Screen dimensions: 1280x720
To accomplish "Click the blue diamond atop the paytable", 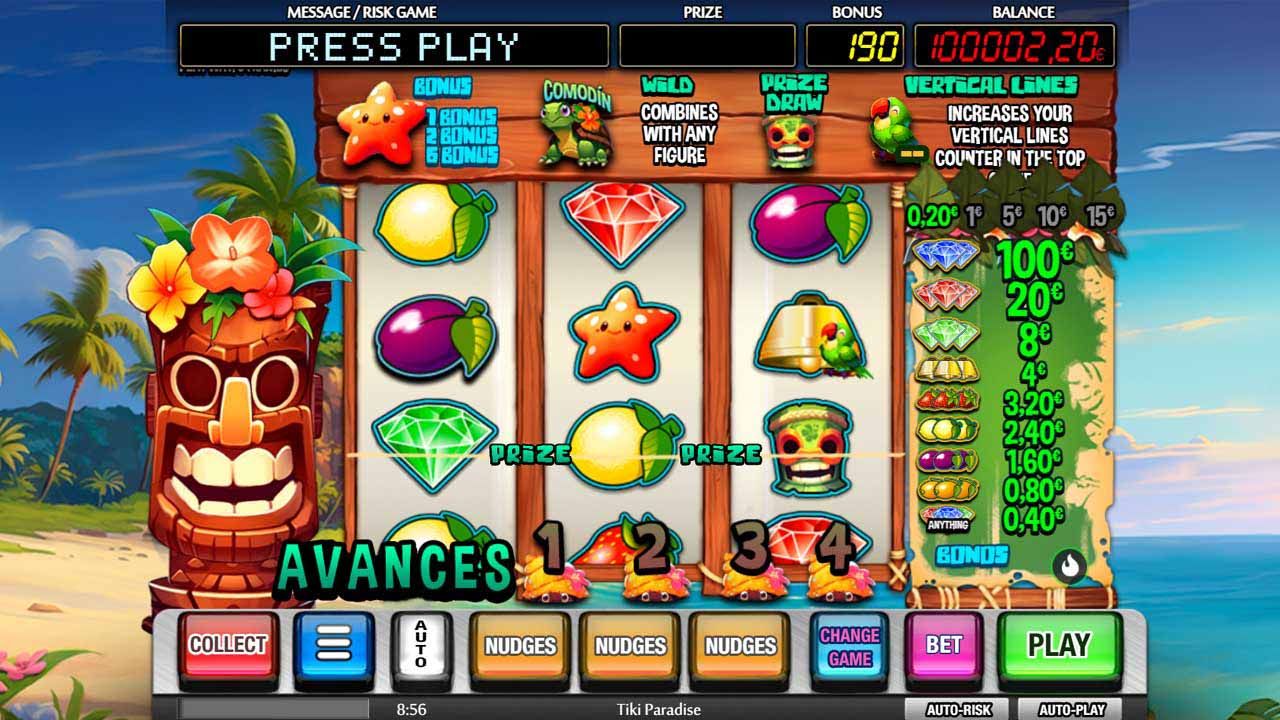I will point(947,253).
